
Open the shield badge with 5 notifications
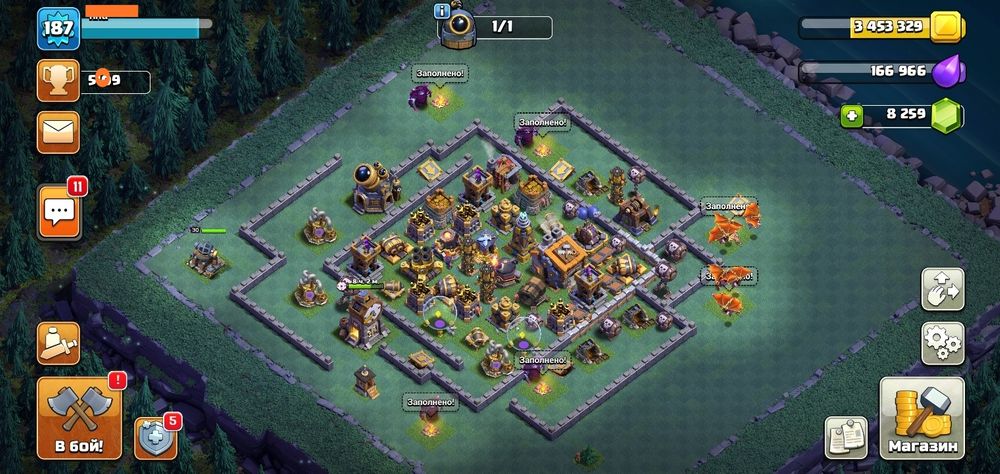[155, 437]
